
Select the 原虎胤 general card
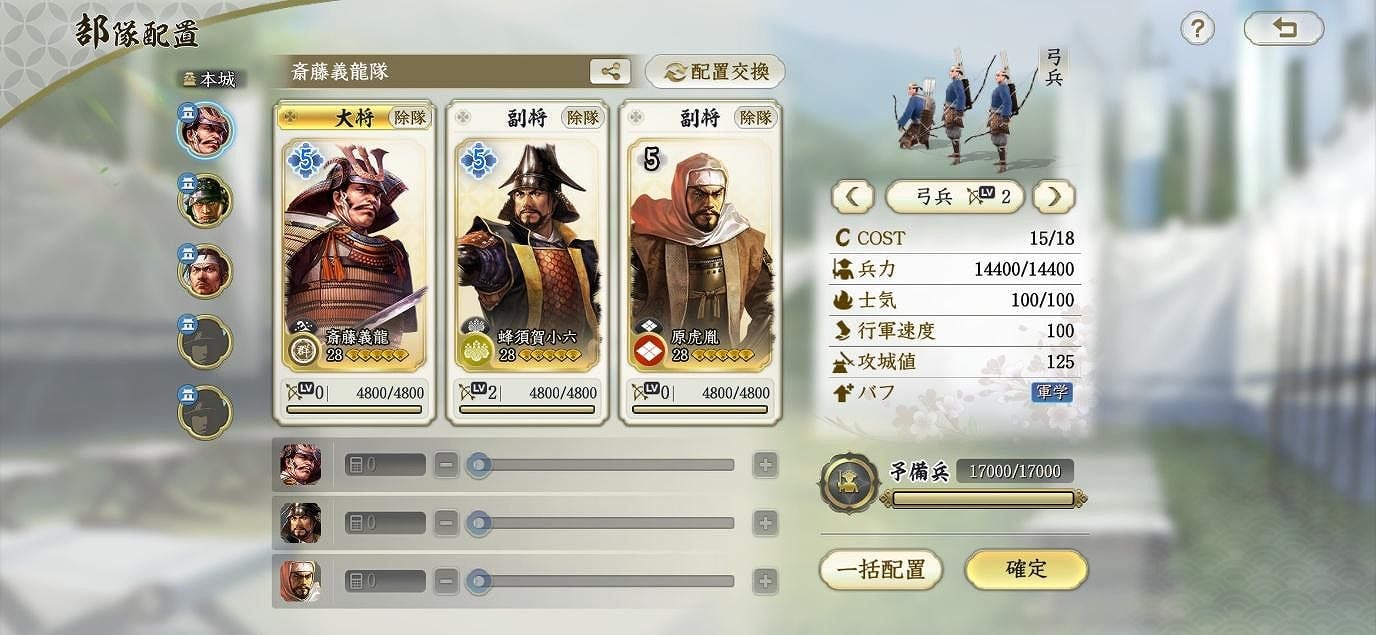tap(700, 255)
